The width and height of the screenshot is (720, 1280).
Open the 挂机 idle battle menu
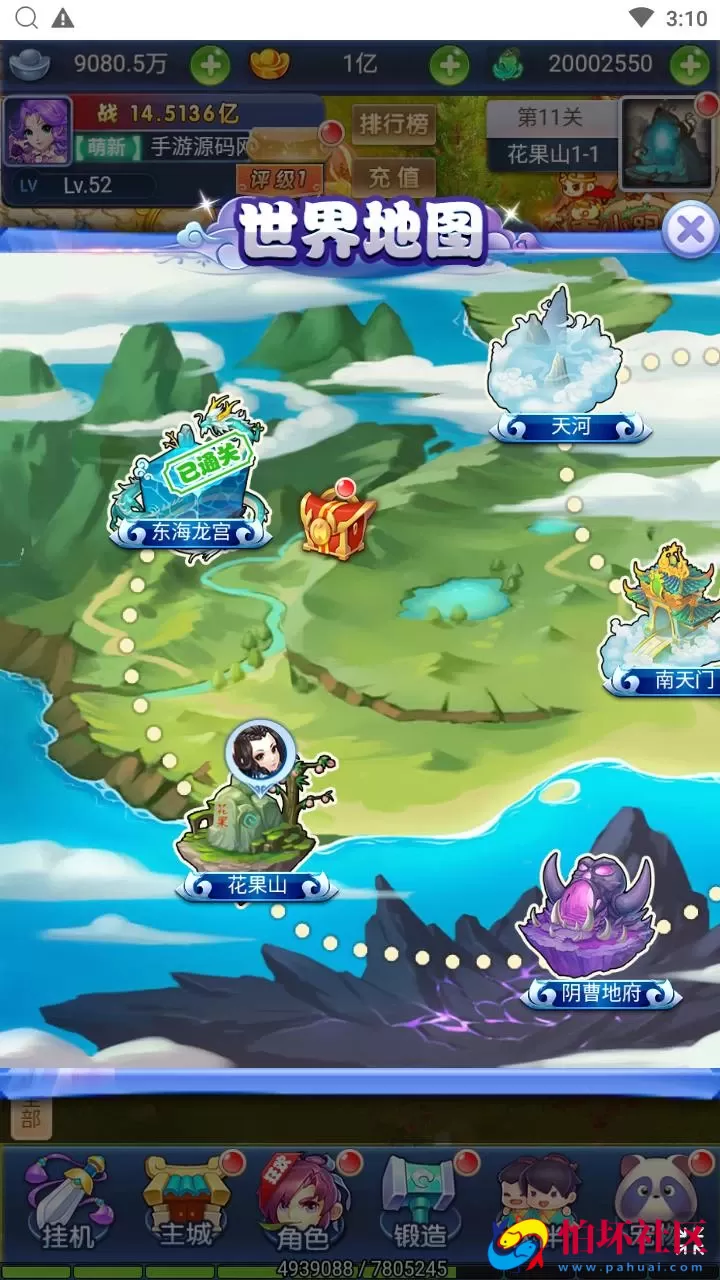click(x=68, y=1203)
